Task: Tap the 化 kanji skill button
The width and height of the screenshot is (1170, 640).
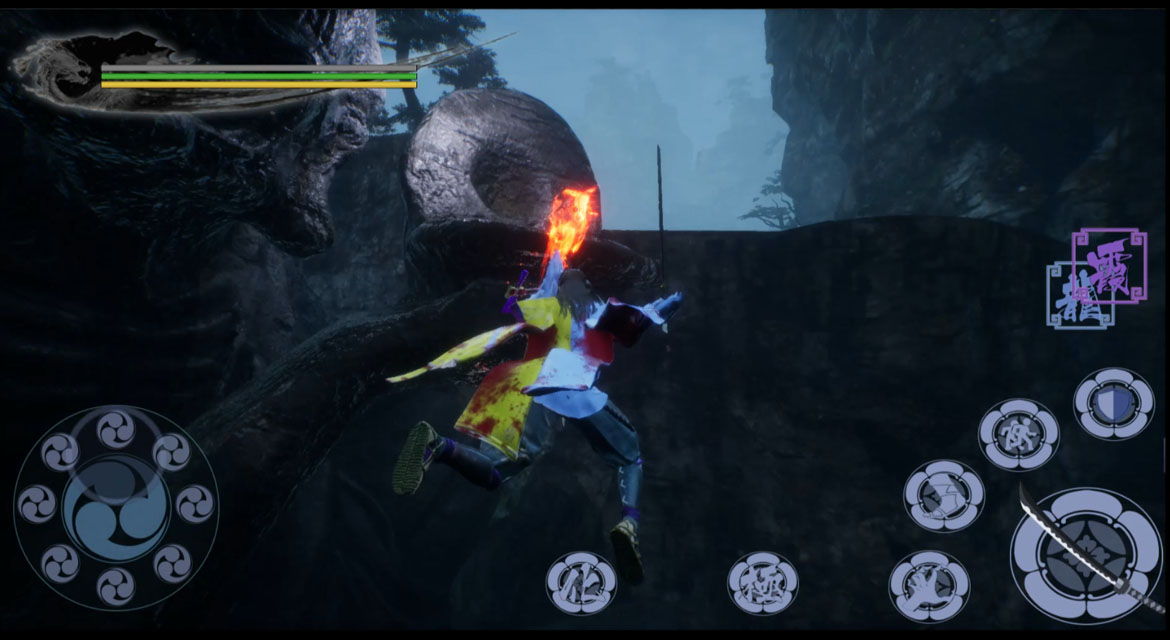Action: pos(581,583)
